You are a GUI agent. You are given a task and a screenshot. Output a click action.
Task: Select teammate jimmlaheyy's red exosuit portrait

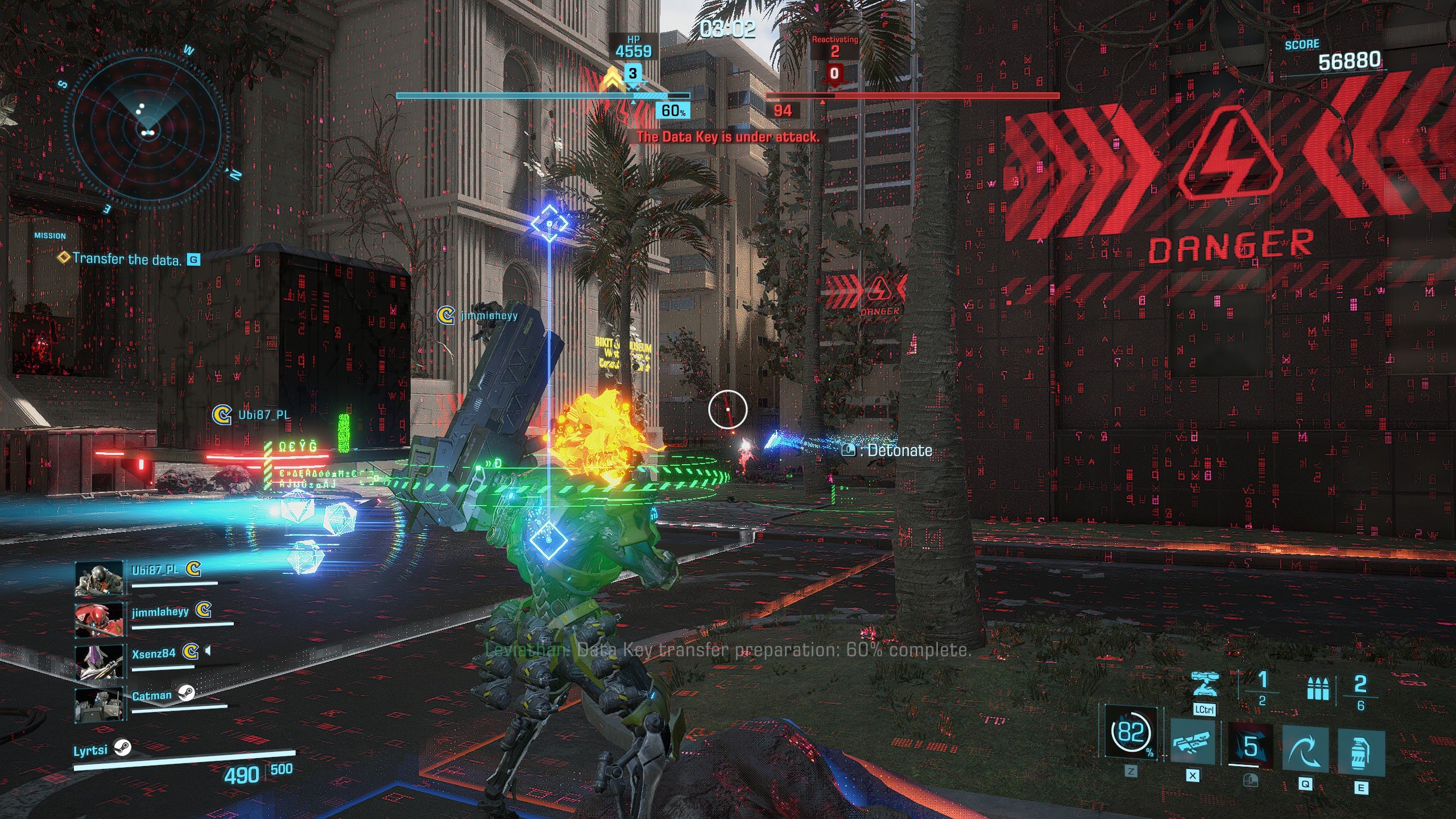99,620
